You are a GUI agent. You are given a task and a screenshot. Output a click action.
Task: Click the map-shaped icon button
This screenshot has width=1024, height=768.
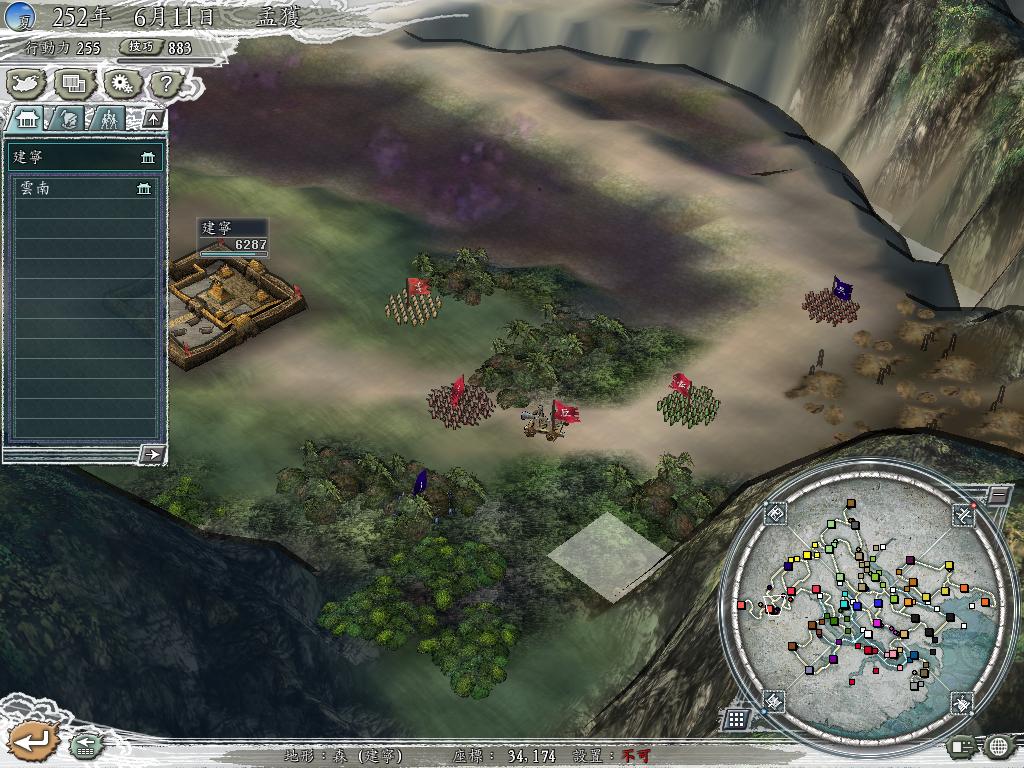27,83
